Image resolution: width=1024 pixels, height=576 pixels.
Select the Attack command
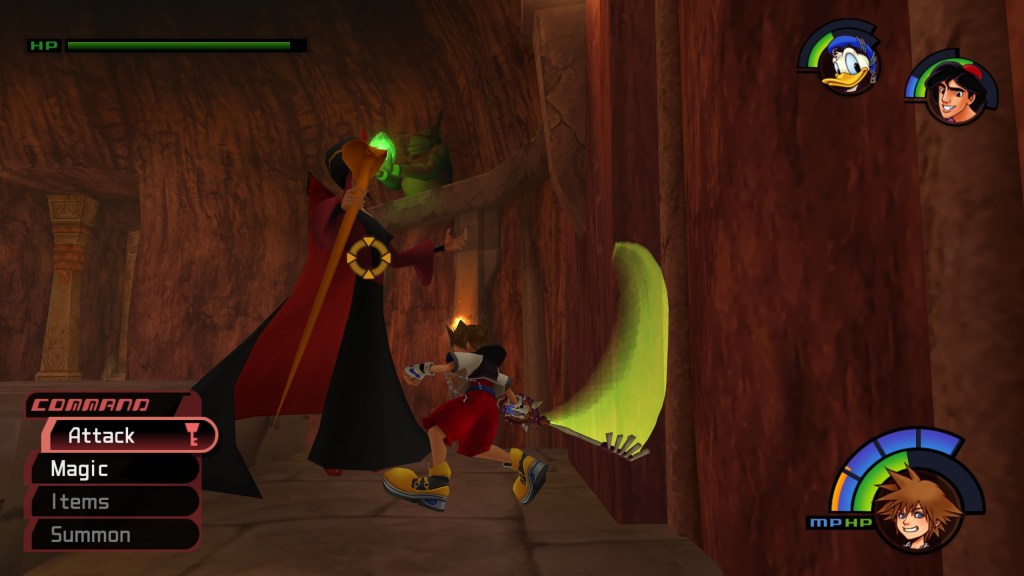(x=120, y=436)
